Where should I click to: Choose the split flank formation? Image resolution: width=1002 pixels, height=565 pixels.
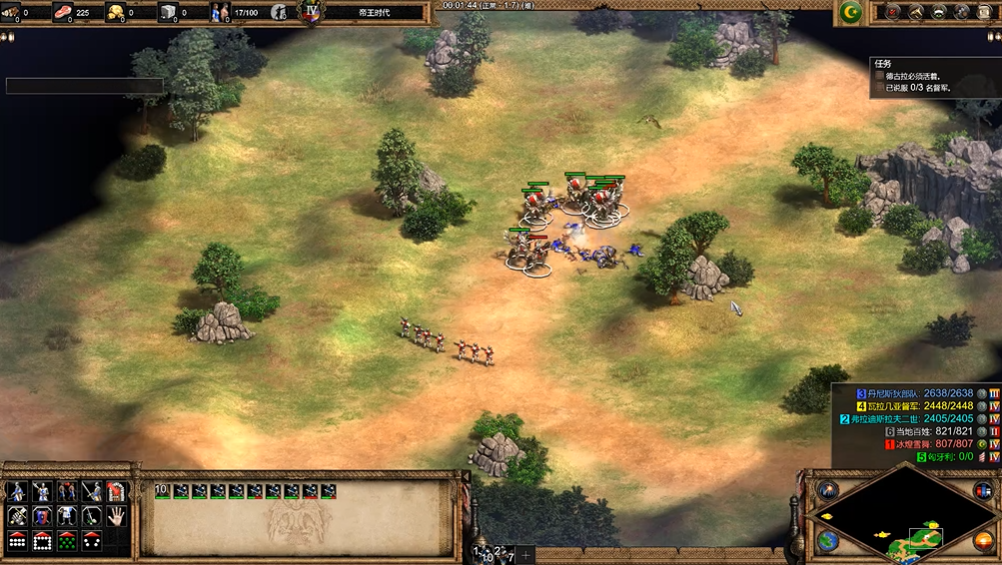tap(91, 541)
